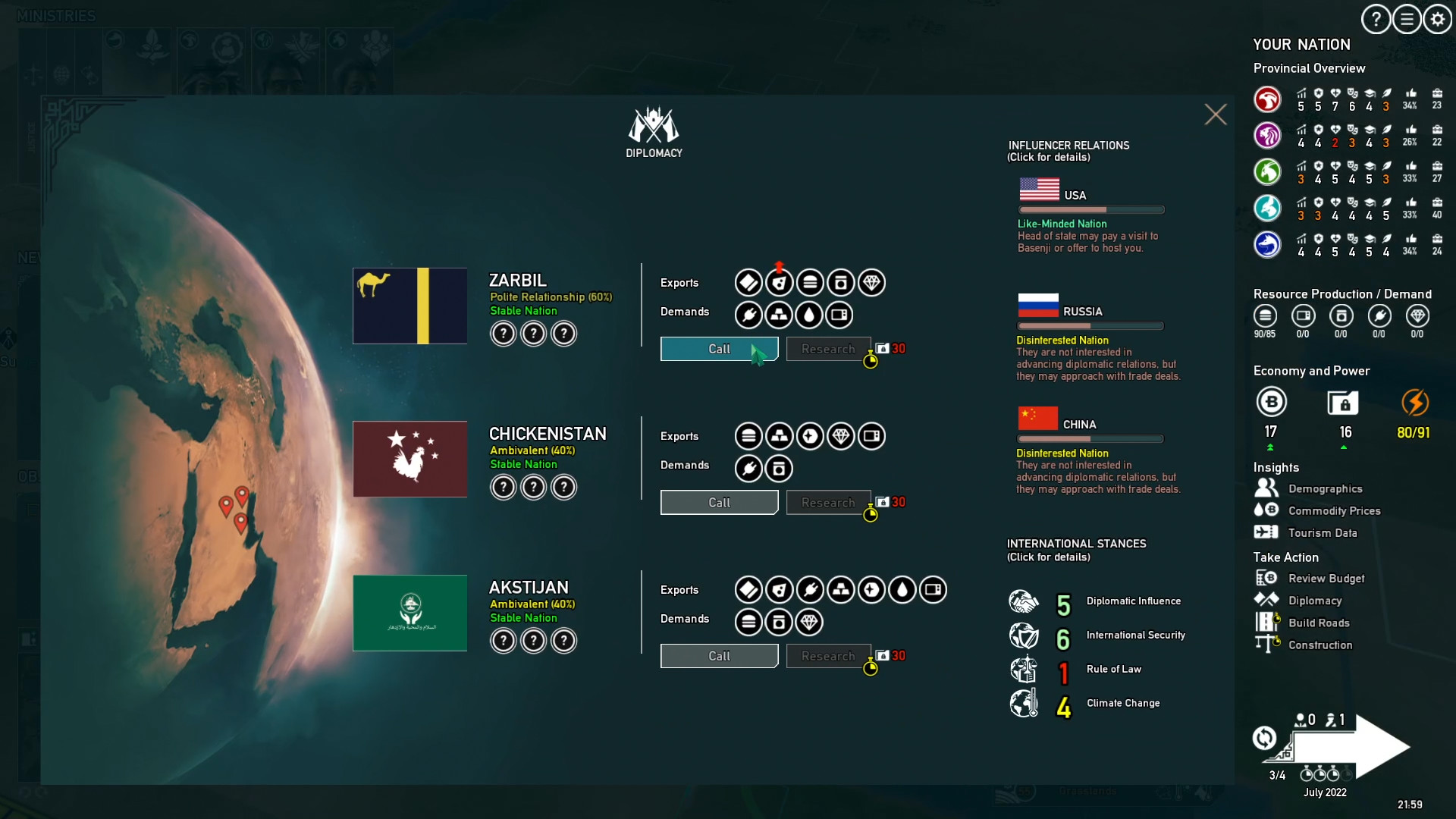Click Russia's relationship progress bar
Viewport: 1456px width, 819px height.
tap(1090, 326)
